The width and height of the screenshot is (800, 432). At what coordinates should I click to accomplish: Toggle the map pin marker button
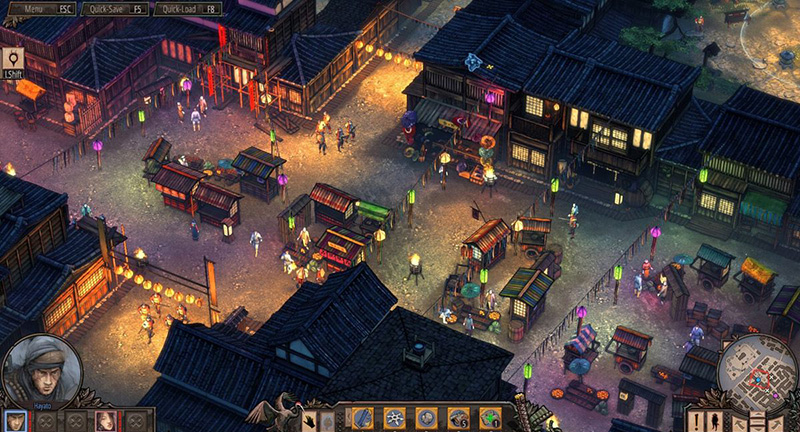click(13, 58)
